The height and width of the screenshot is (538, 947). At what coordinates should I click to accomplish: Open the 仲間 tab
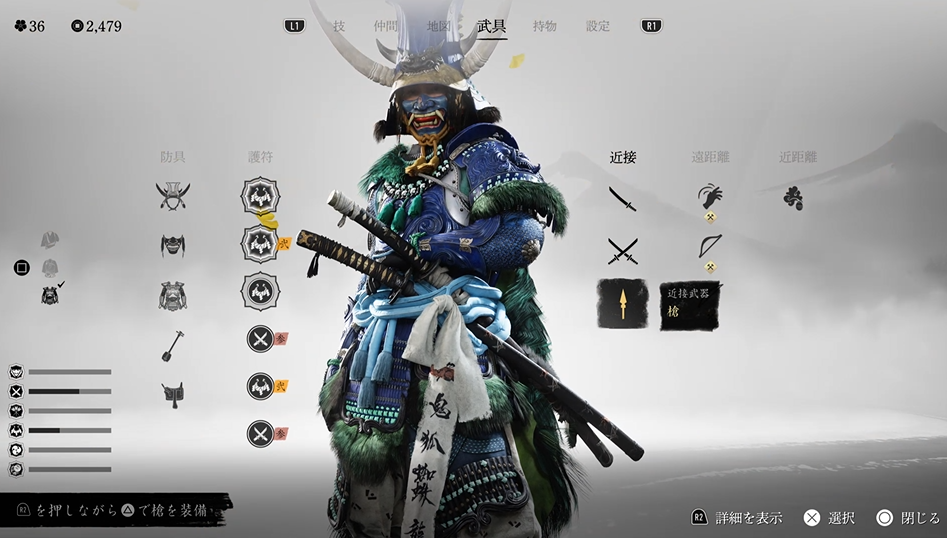(x=386, y=26)
